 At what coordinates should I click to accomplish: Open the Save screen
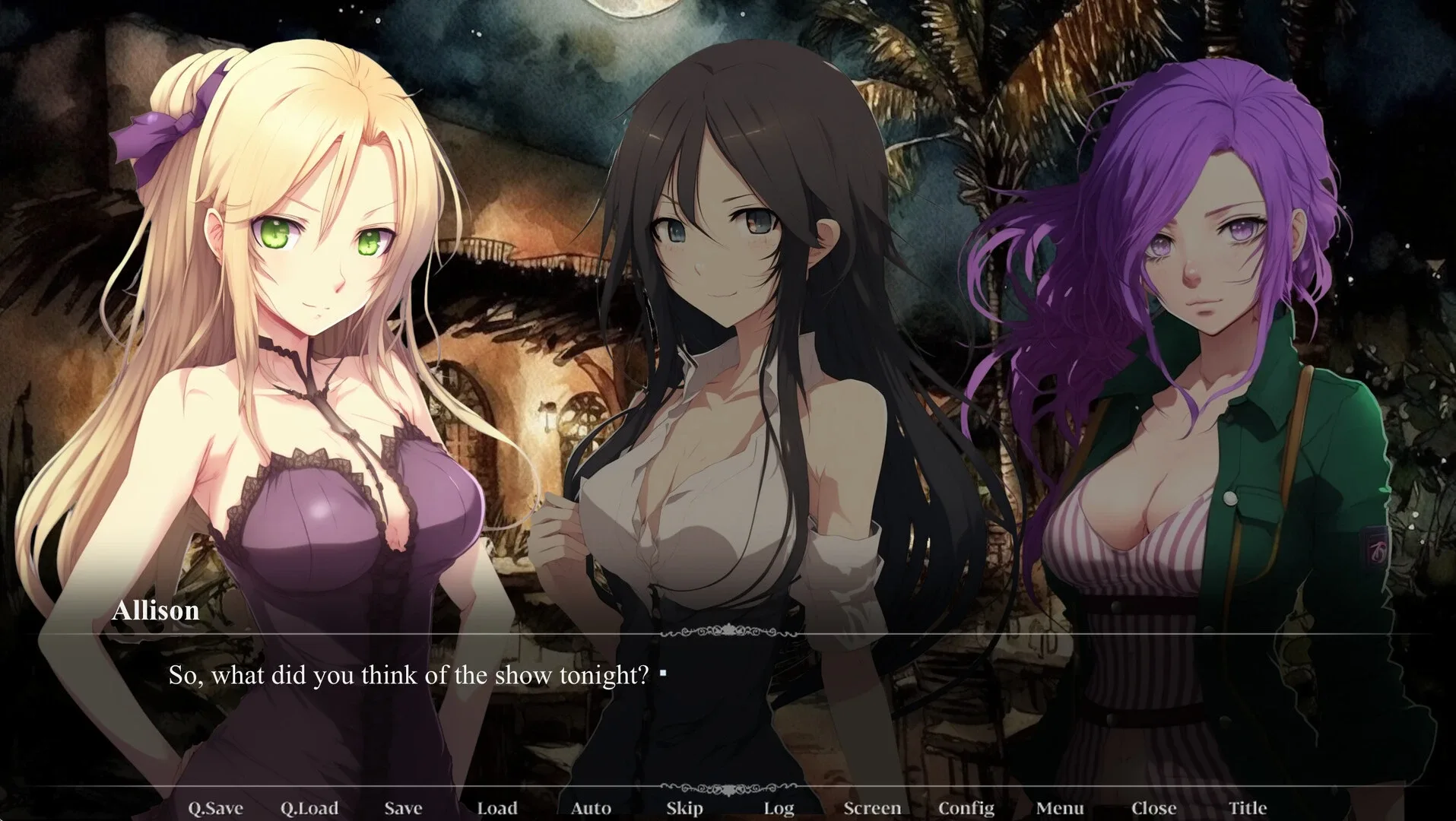pyautogui.click(x=404, y=808)
